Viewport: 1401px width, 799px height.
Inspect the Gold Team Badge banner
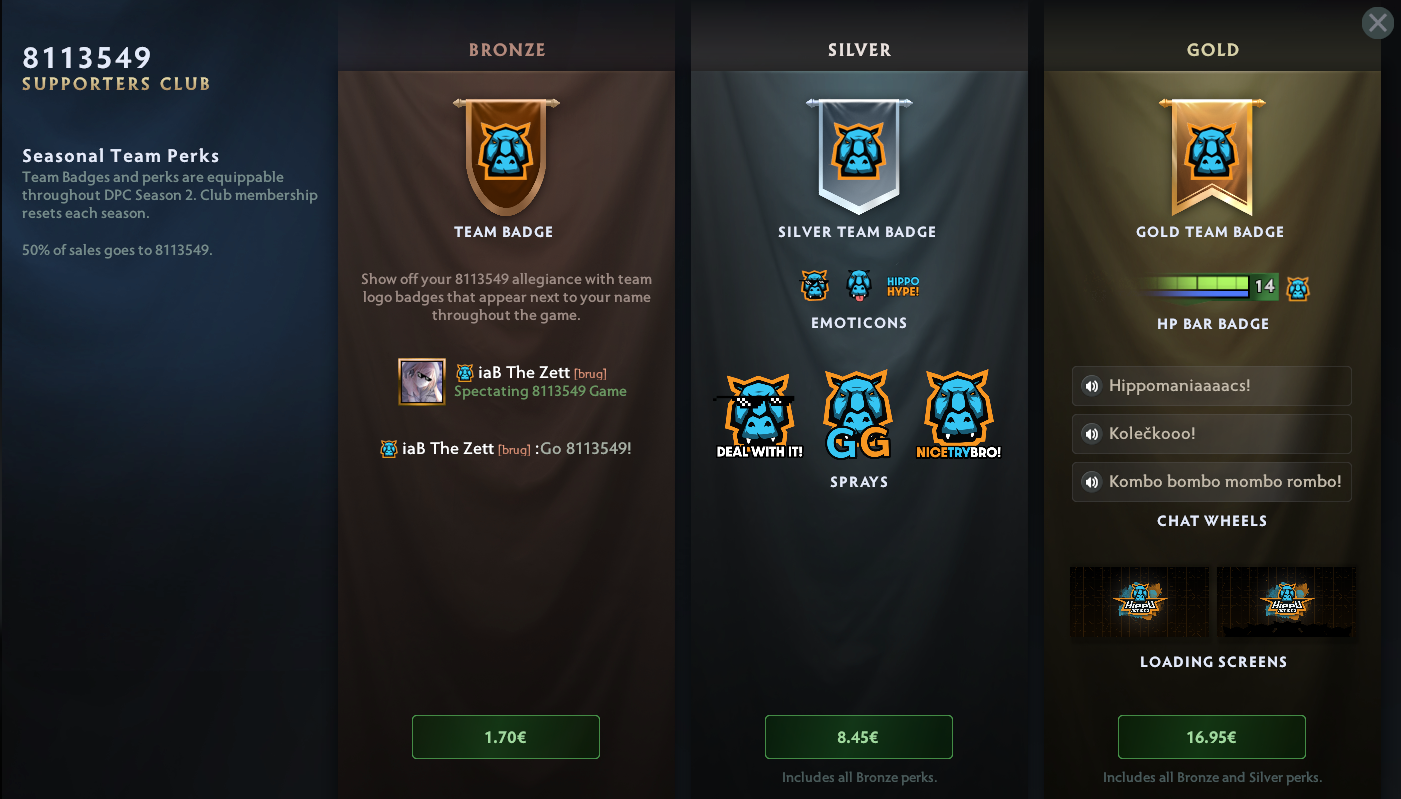[1211, 155]
